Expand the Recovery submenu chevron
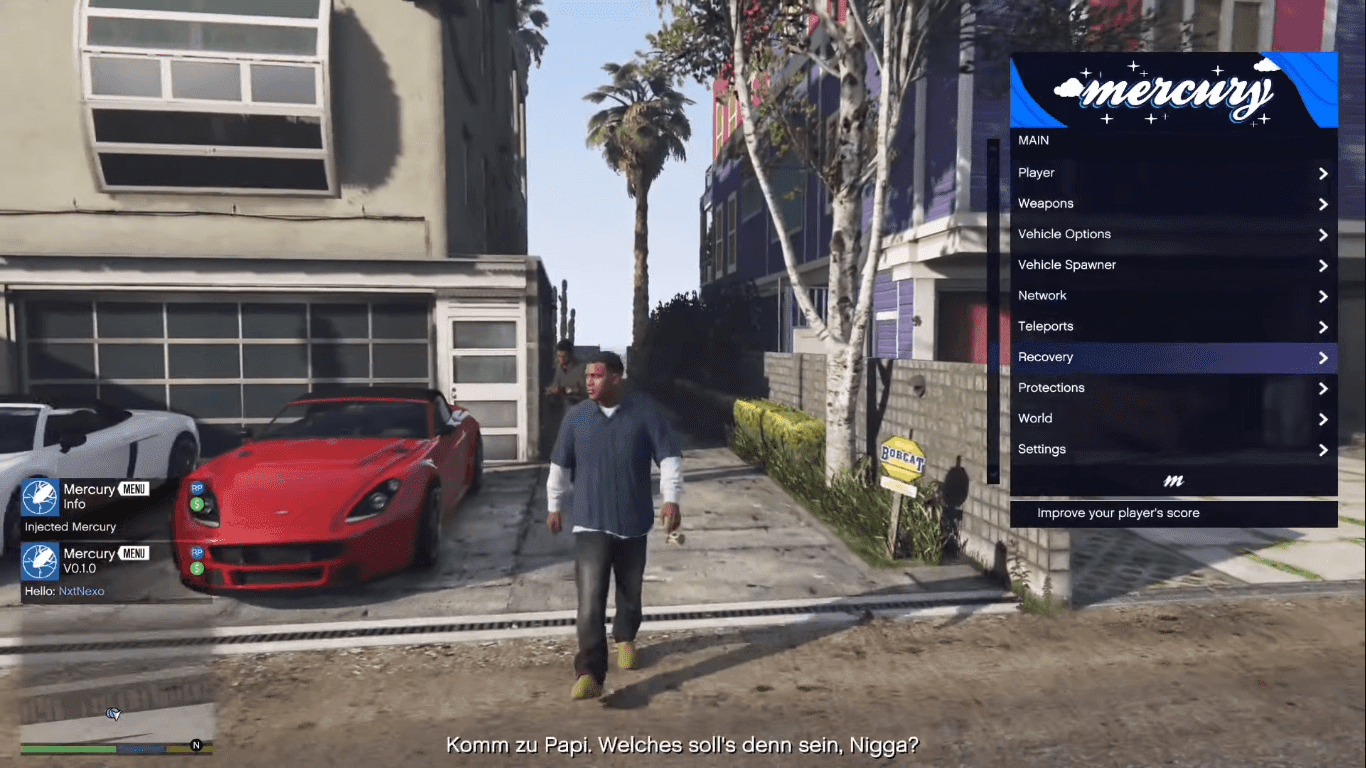Screen dimensions: 1366x768 click(x=1323, y=357)
